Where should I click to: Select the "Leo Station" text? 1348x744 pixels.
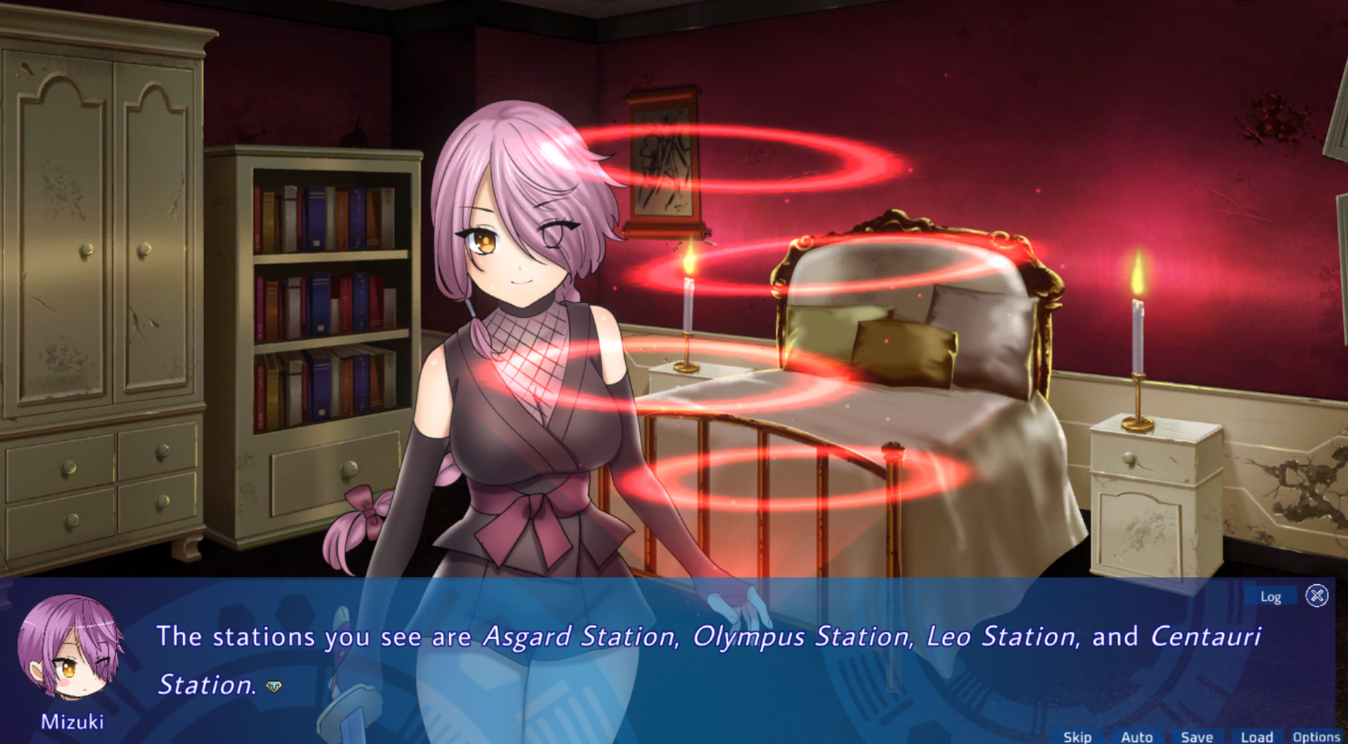1006,637
